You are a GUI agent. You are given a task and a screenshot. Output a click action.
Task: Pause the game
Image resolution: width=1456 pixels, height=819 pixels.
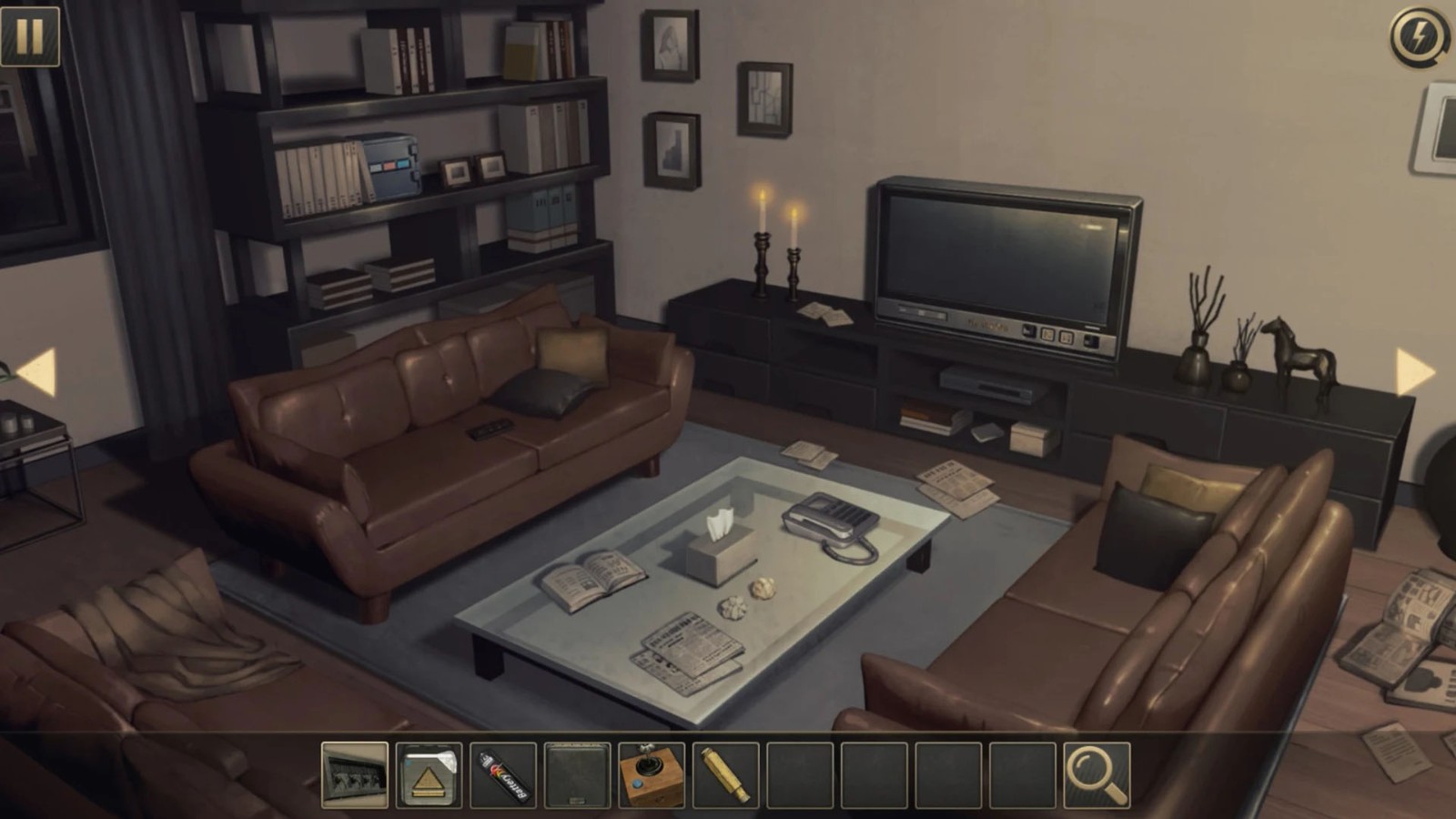tap(30, 36)
